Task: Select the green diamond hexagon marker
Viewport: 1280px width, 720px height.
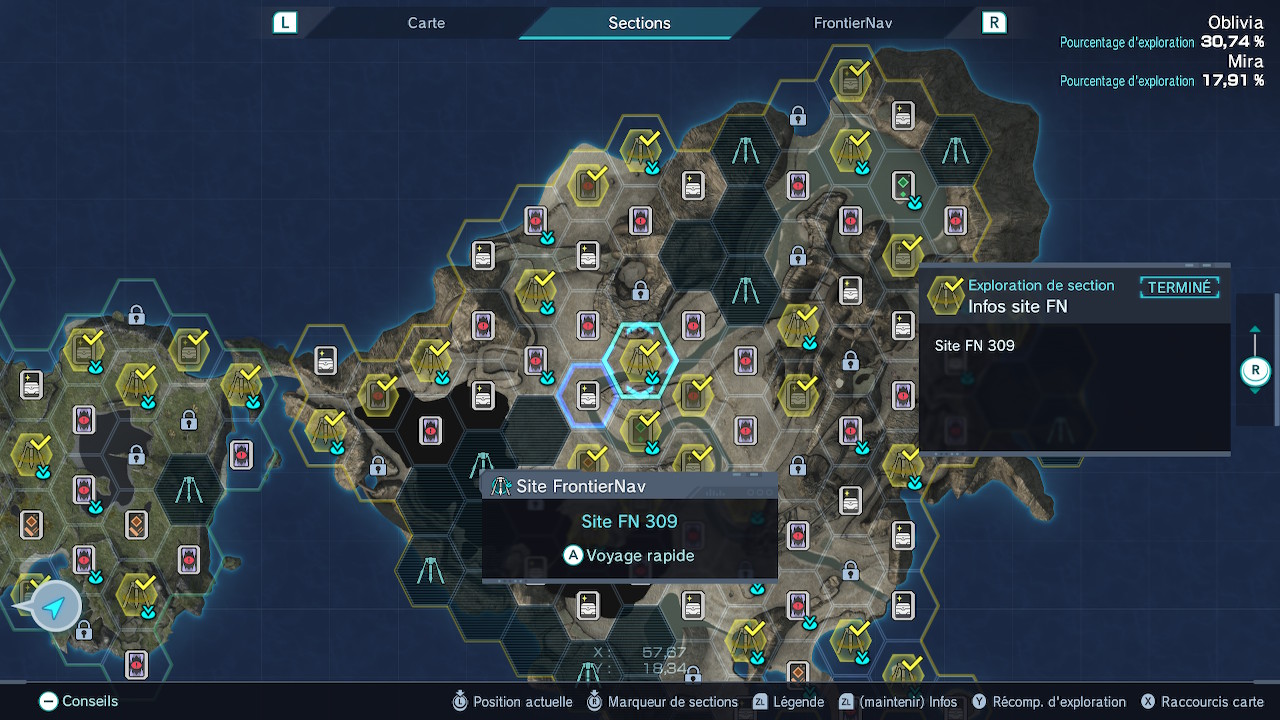Action: [x=903, y=185]
